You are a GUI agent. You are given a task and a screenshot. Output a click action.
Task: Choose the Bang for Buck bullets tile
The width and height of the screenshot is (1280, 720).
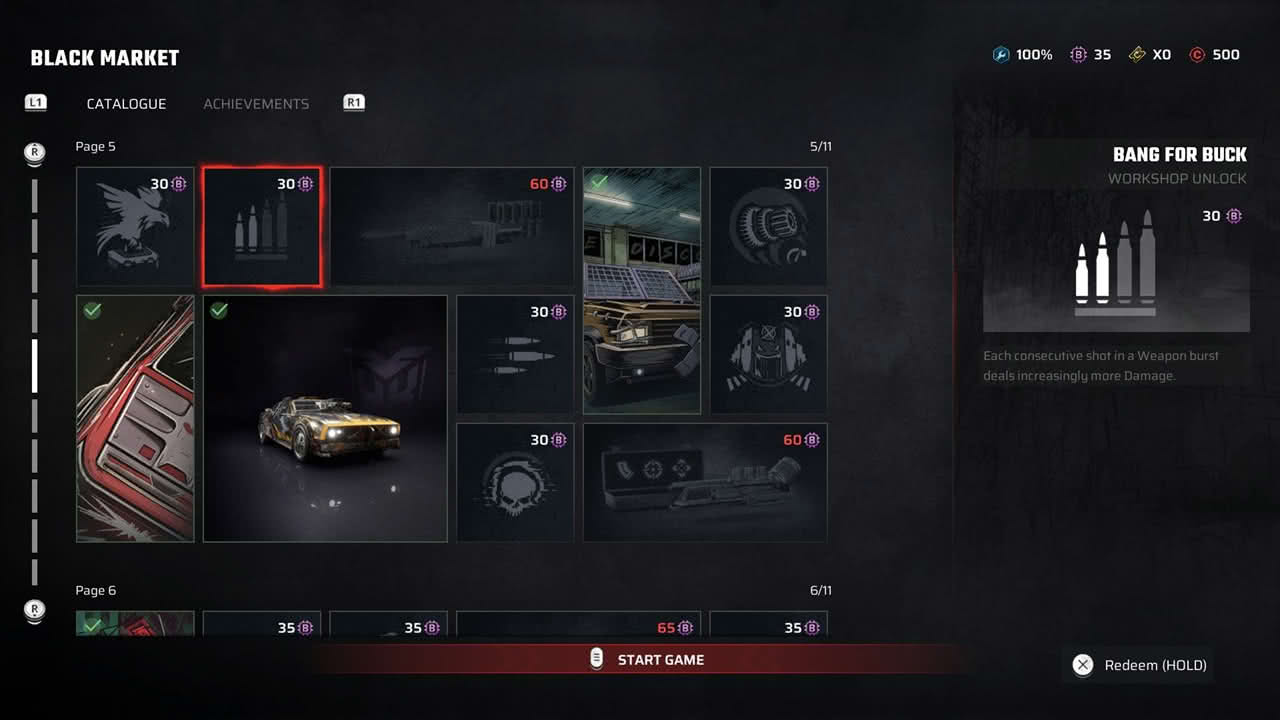tap(262, 227)
